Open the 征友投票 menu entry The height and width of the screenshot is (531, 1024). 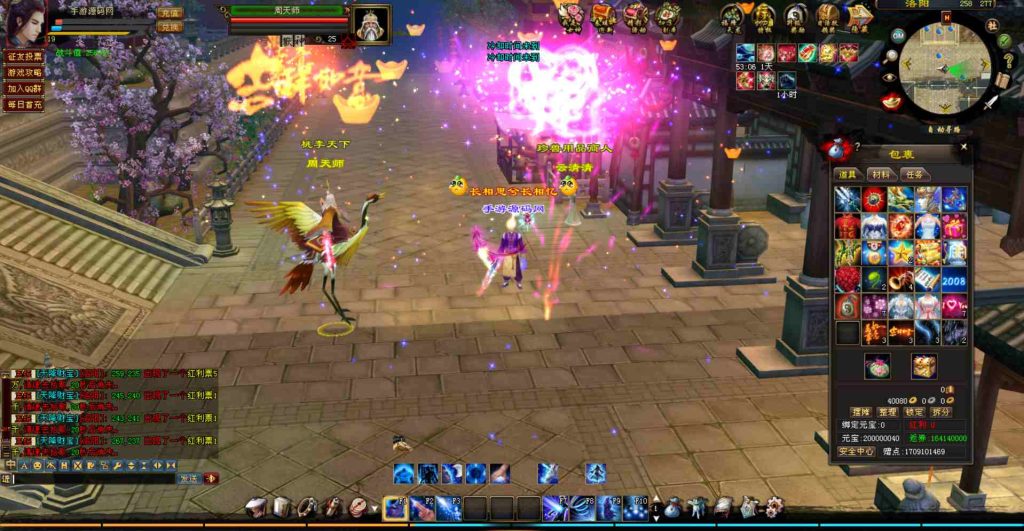(24, 57)
